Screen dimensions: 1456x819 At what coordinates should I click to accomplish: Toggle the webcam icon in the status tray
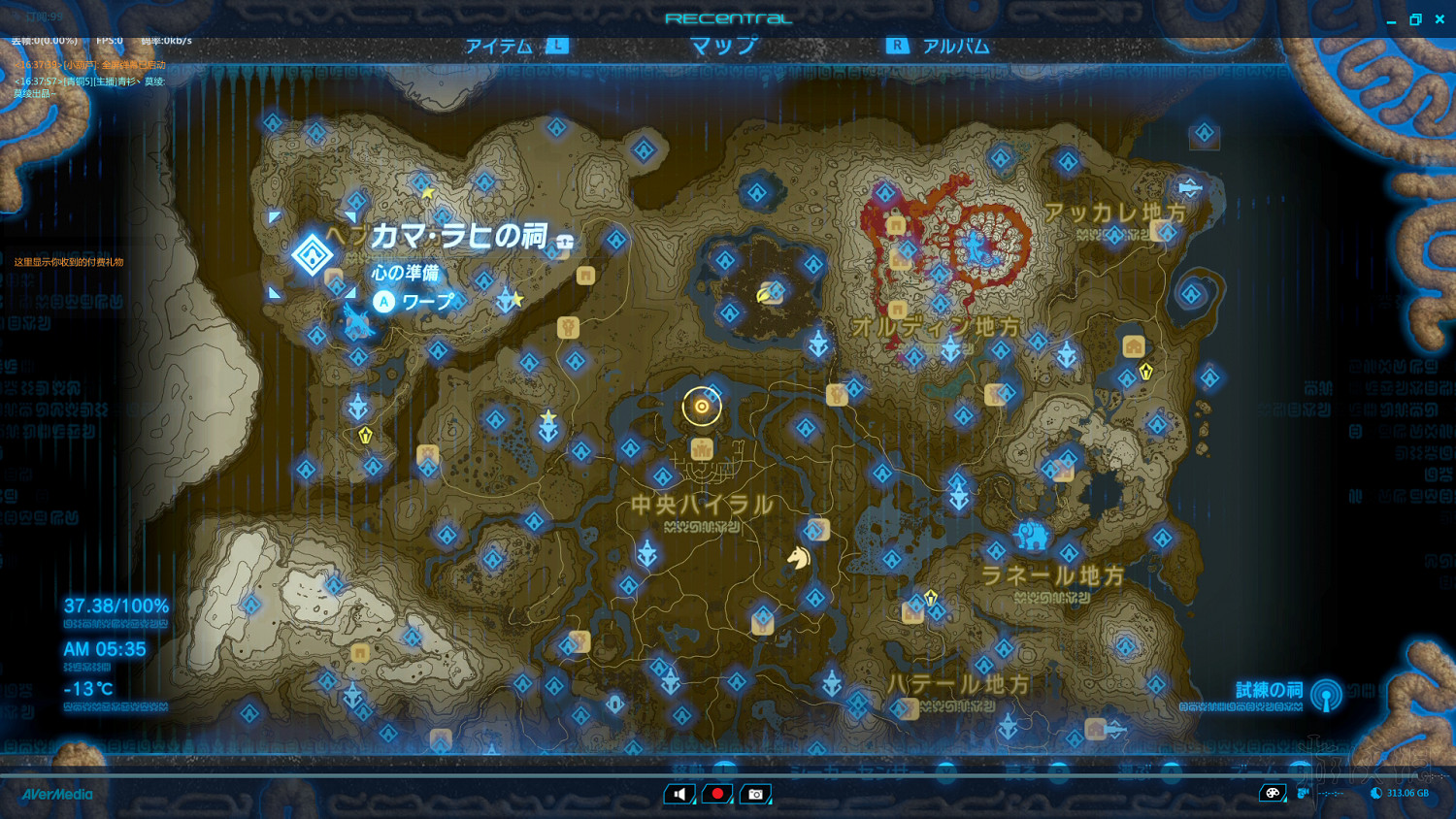[1302, 793]
